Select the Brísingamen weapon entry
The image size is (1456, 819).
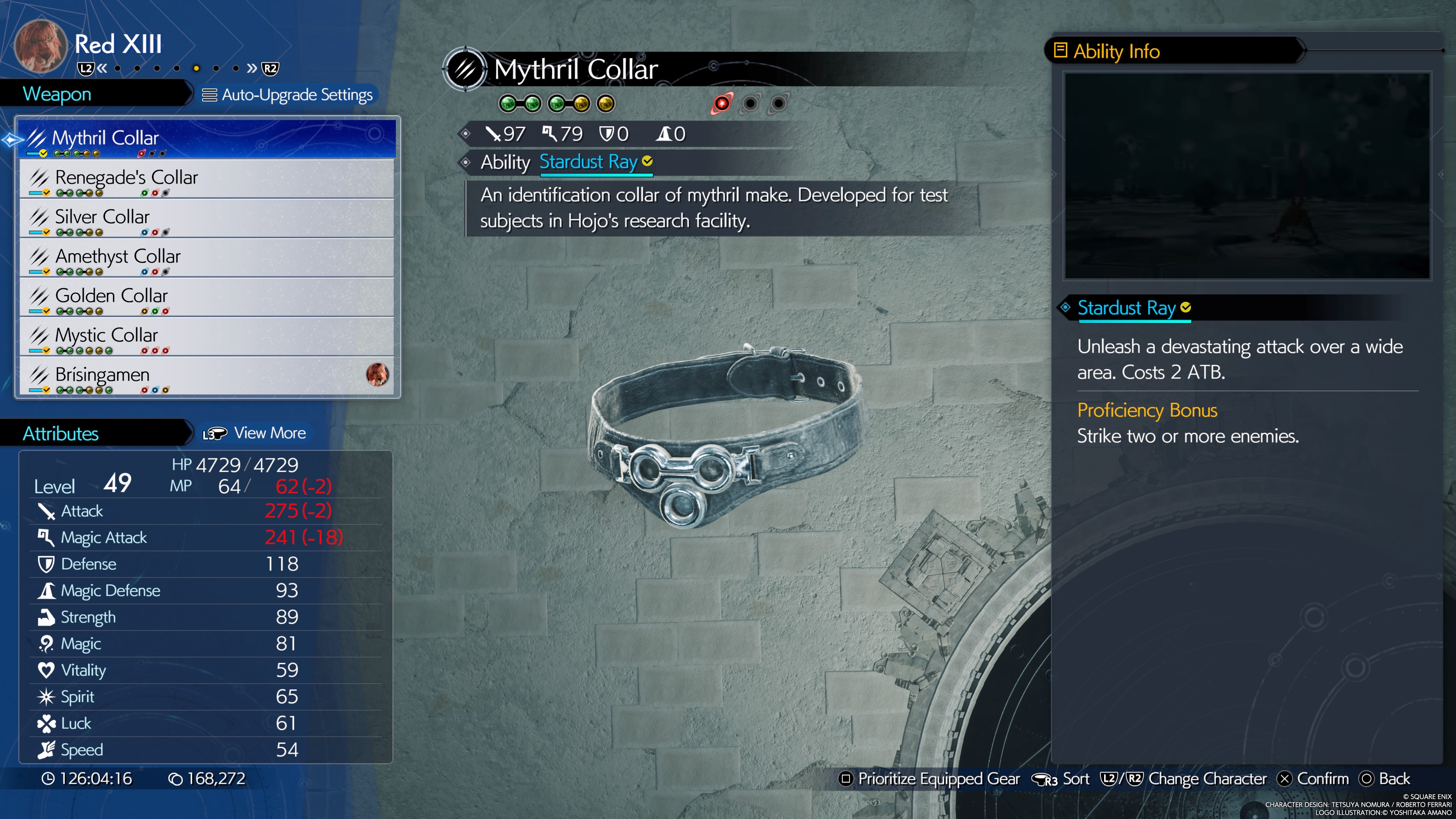pos(207,377)
